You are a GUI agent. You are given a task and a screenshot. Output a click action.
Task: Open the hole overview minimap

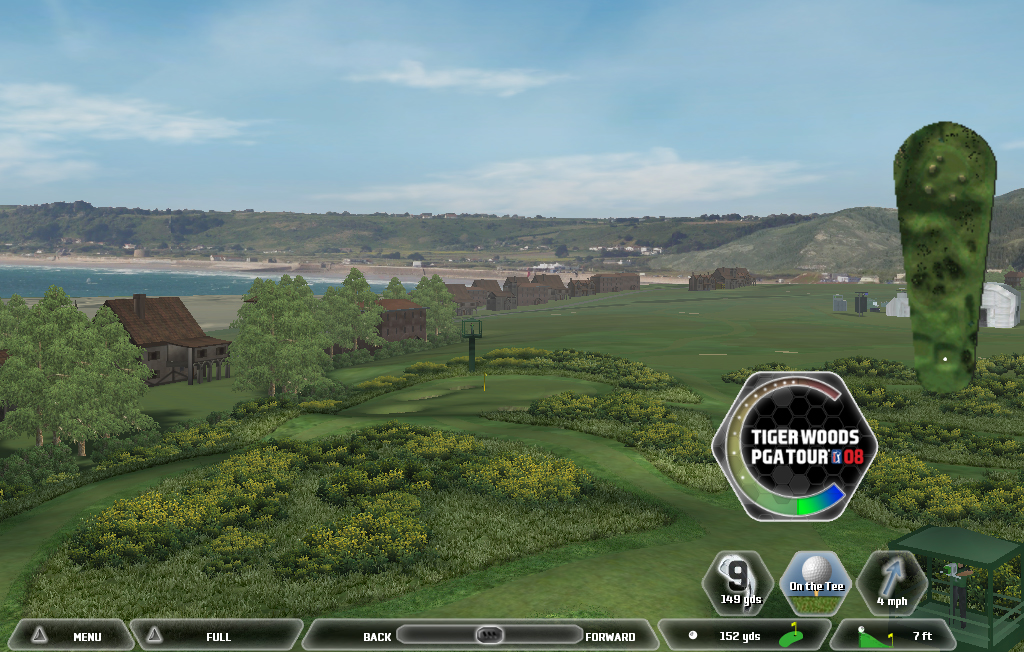tap(944, 255)
